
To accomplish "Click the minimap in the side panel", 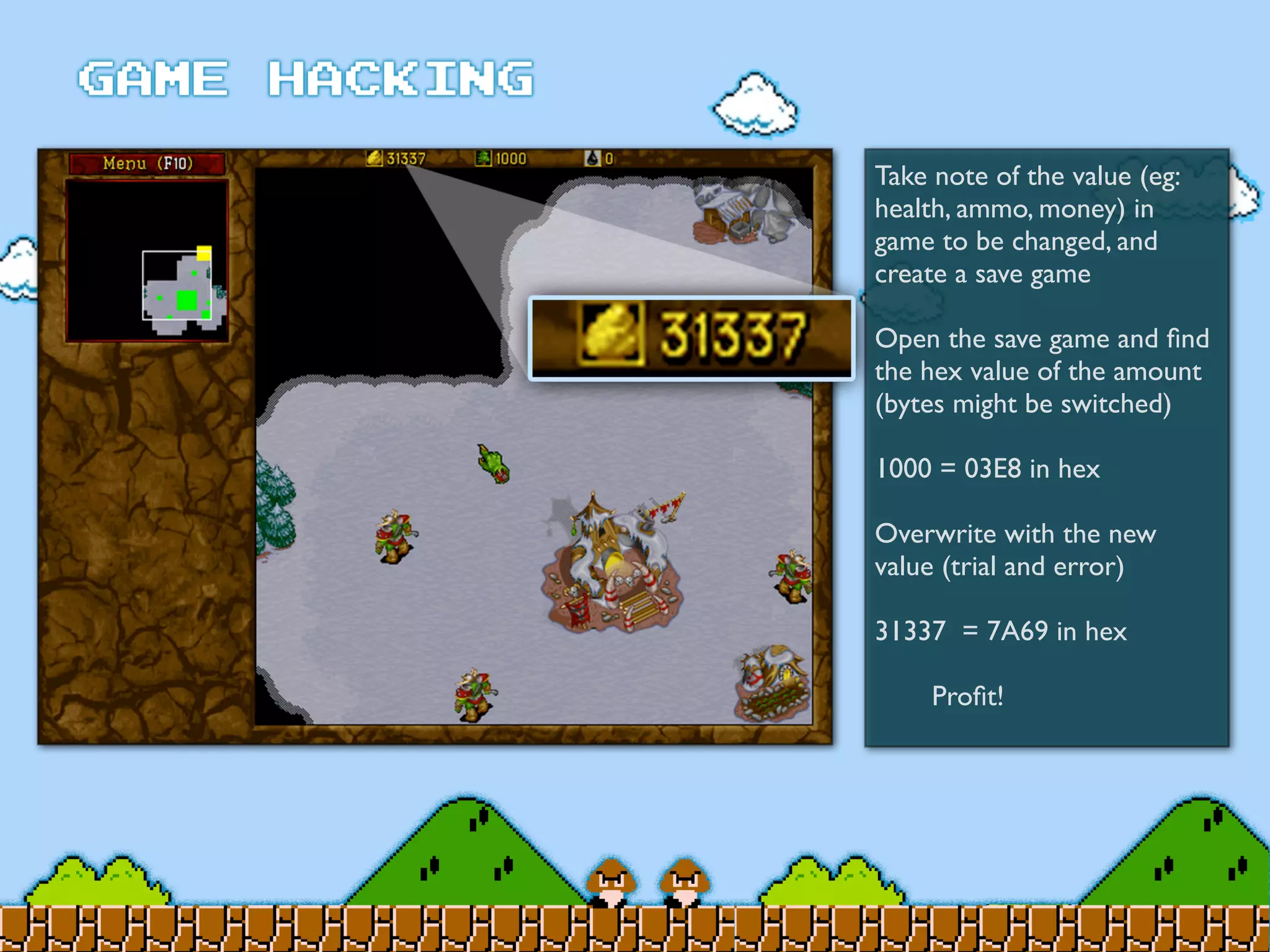I will tap(148, 260).
